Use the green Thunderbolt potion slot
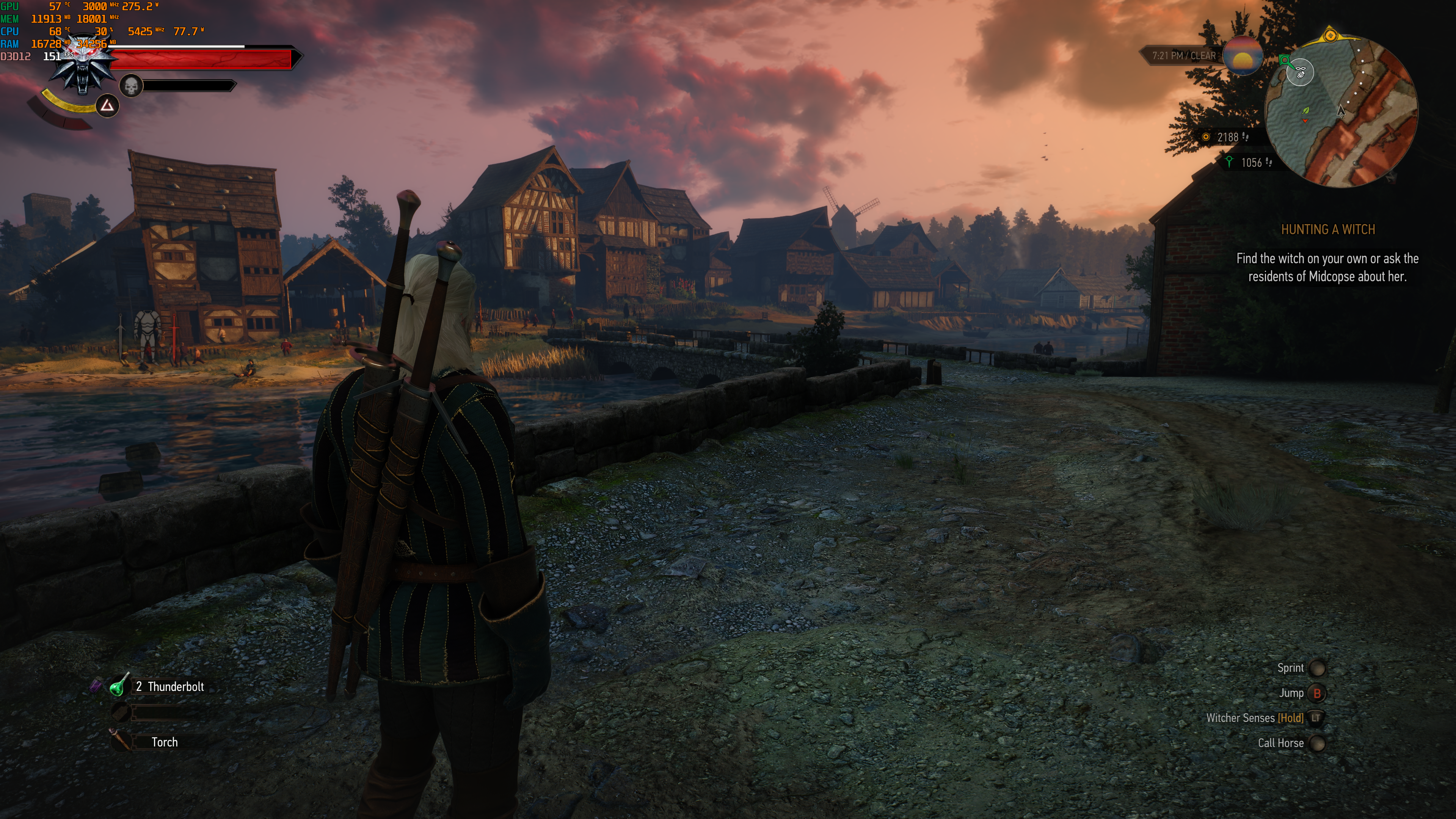Image resolution: width=1456 pixels, height=819 pixels. pyautogui.click(x=119, y=686)
